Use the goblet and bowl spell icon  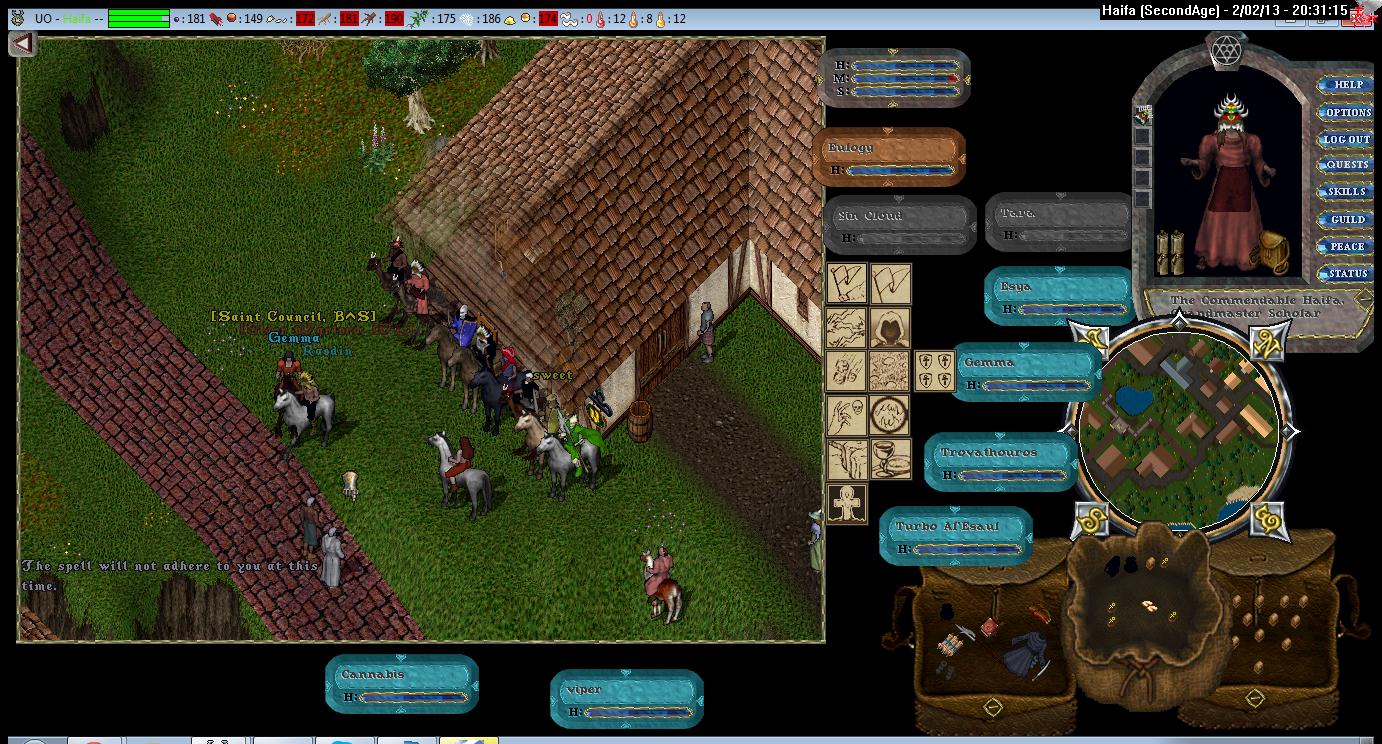(x=889, y=459)
